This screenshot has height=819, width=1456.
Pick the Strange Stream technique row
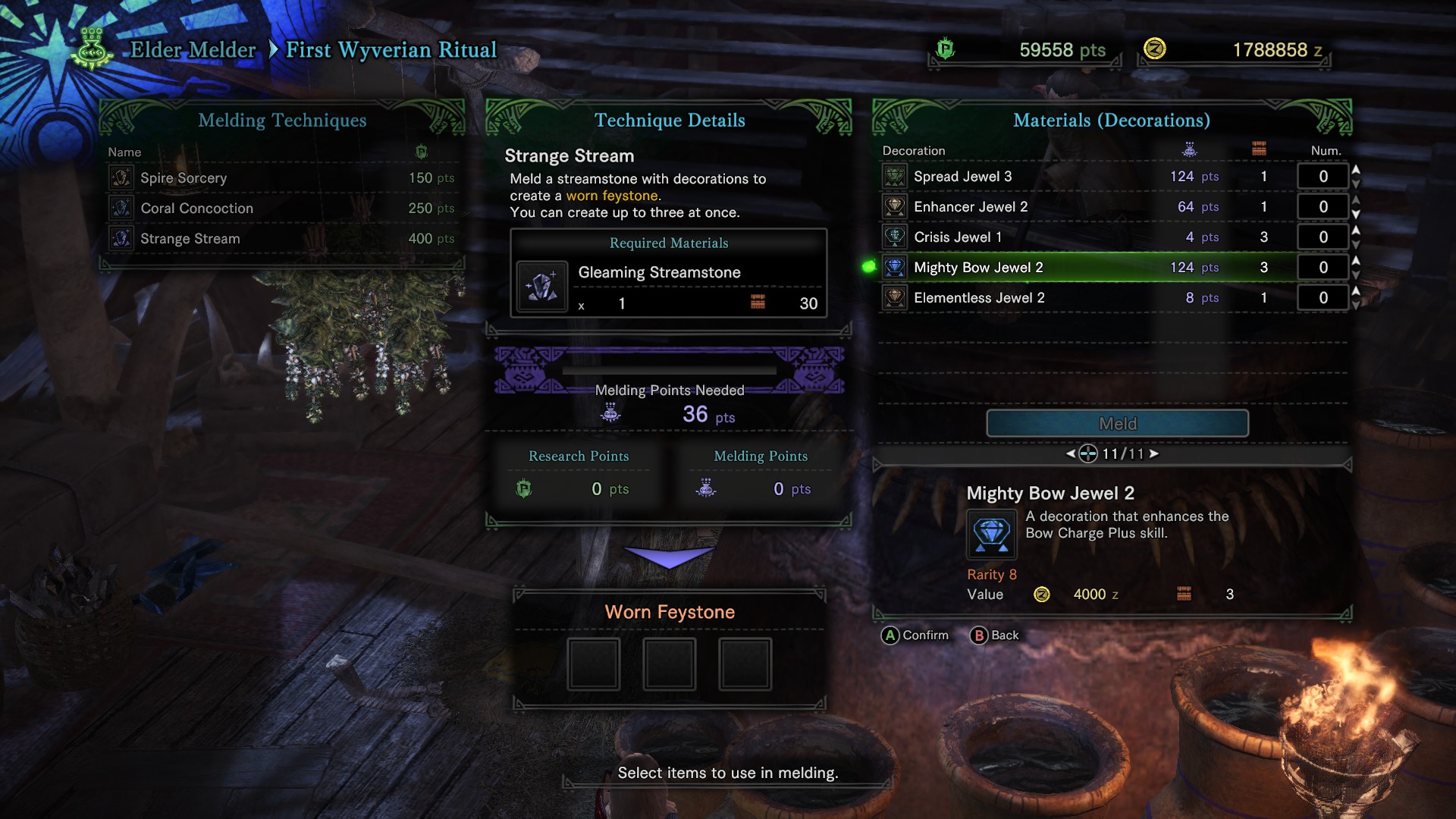click(281, 239)
